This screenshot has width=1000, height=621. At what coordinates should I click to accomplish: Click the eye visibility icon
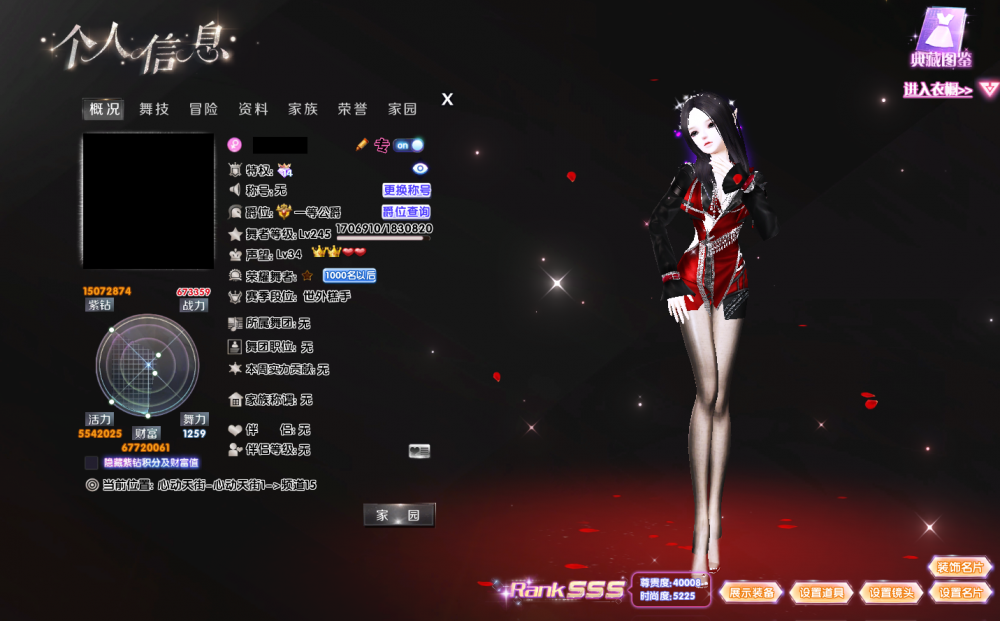pyautogui.click(x=420, y=169)
